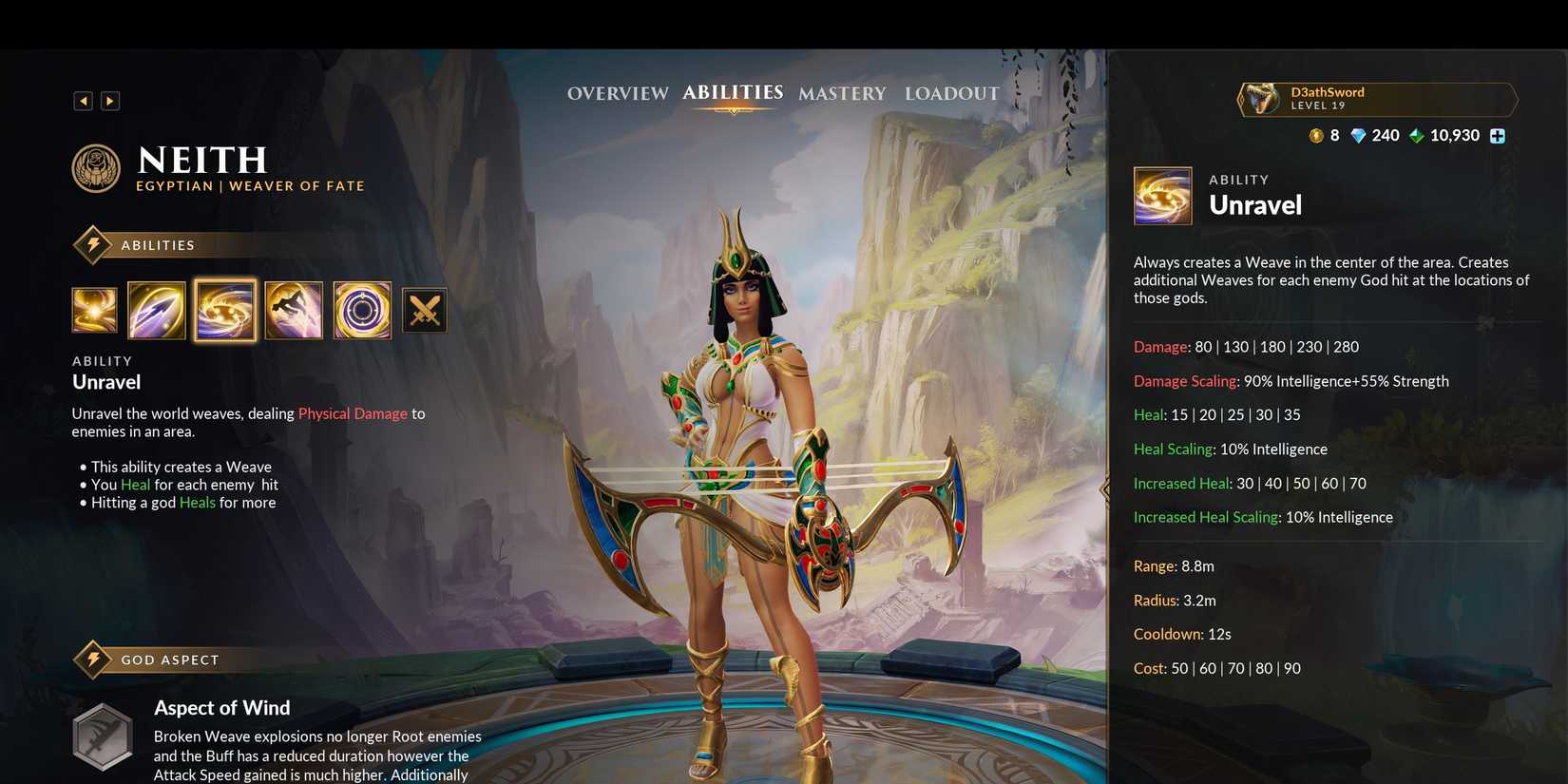View the backflipping figure ability icon
This screenshot has width=1568, height=784.
tap(294, 310)
